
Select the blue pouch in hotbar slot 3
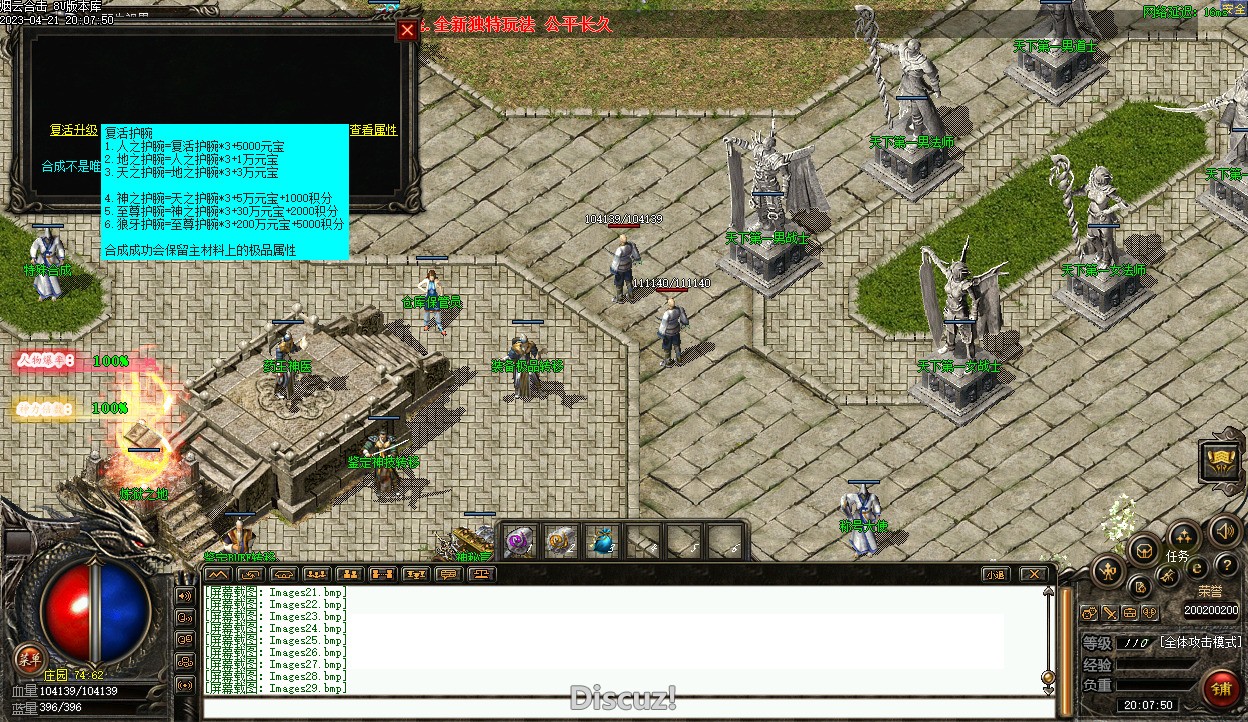pyautogui.click(x=601, y=542)
